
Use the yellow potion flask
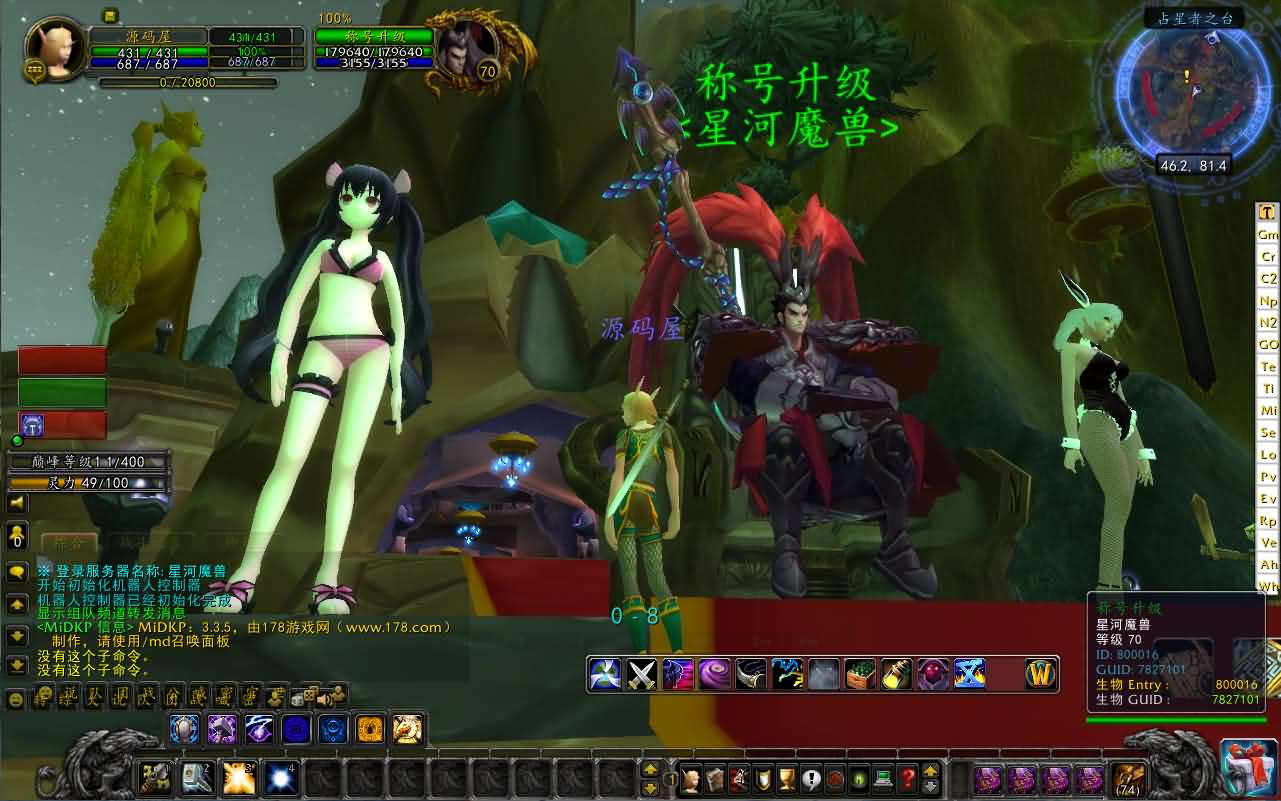click(896, 674)
